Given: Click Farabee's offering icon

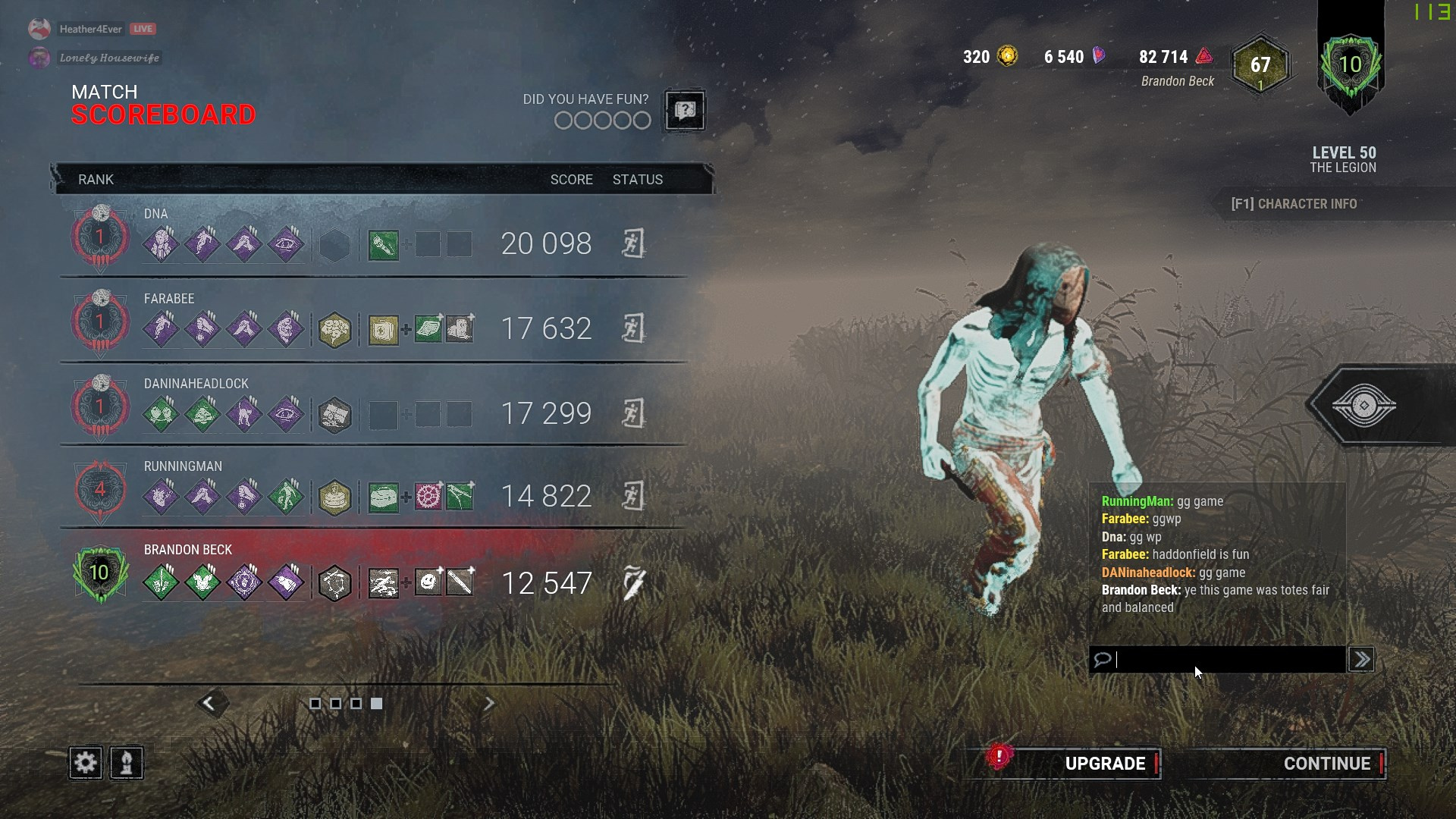Looking at the screenshot, I should coord(336,329).
